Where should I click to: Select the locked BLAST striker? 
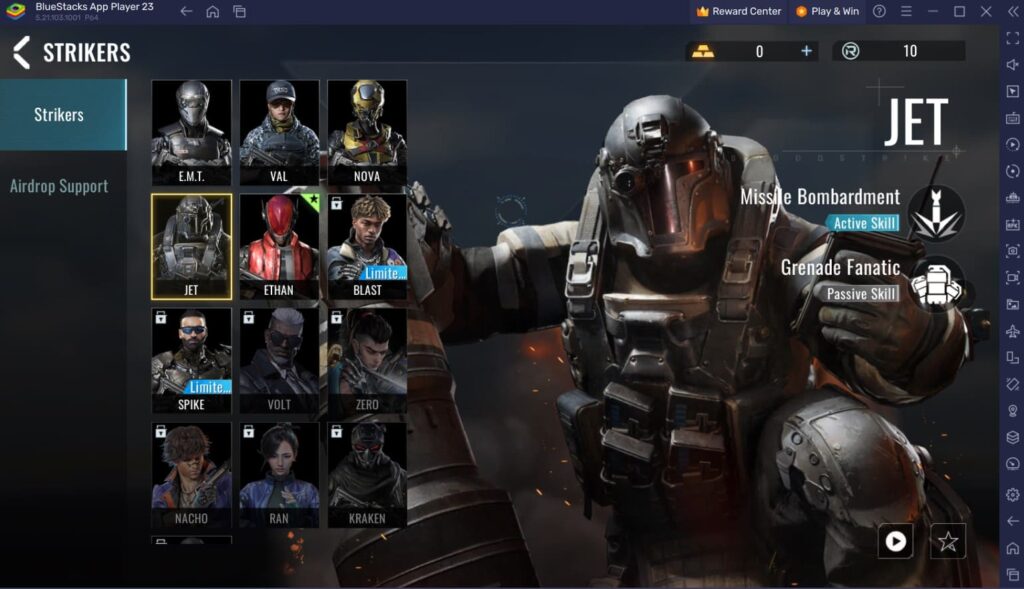[x=367, y=246]
